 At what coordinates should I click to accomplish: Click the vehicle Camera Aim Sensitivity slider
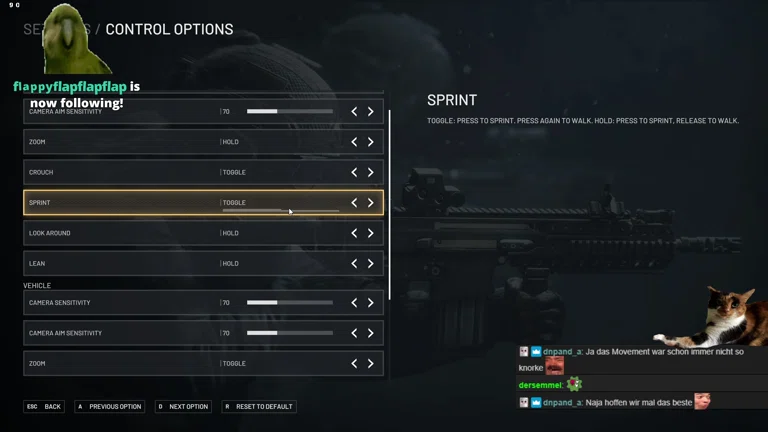(x=290, y=333)
